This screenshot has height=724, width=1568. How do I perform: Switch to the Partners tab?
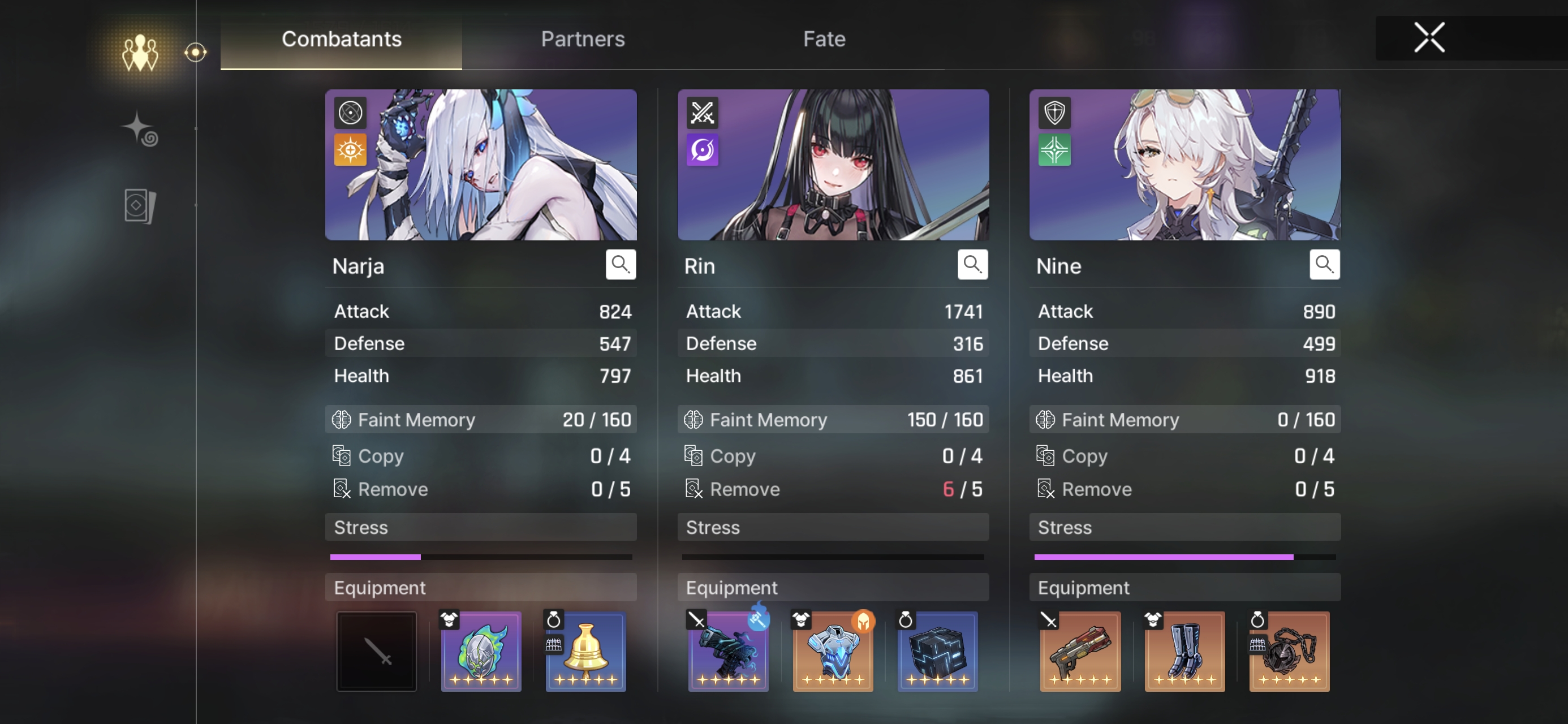(x=583, y=39)
